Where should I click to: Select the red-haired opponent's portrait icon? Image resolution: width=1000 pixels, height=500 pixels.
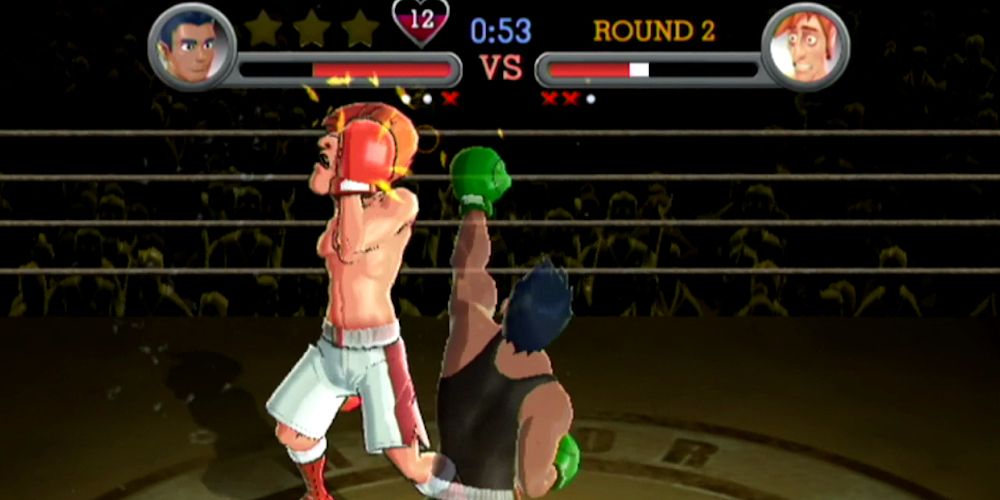pos(804,47)
